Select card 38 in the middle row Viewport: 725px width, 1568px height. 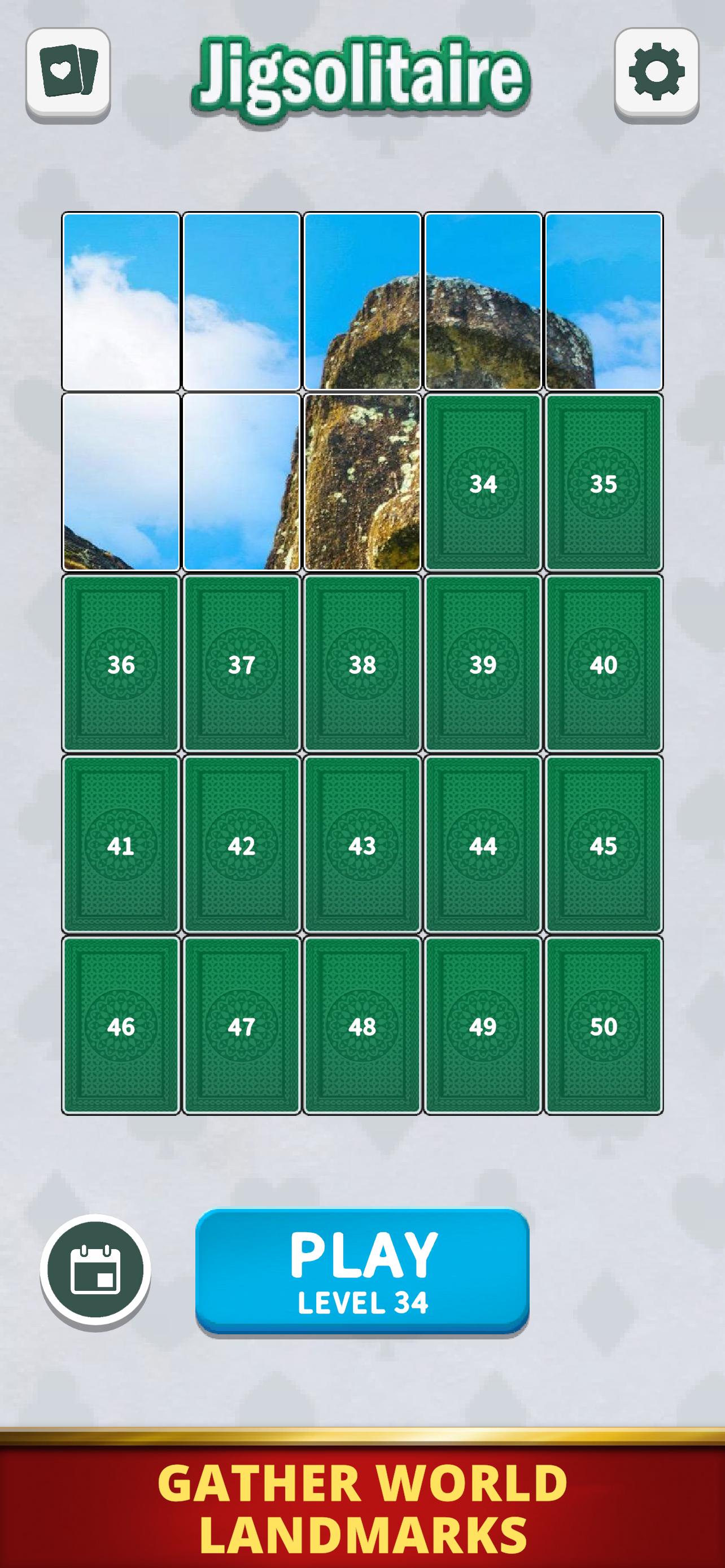362,667
